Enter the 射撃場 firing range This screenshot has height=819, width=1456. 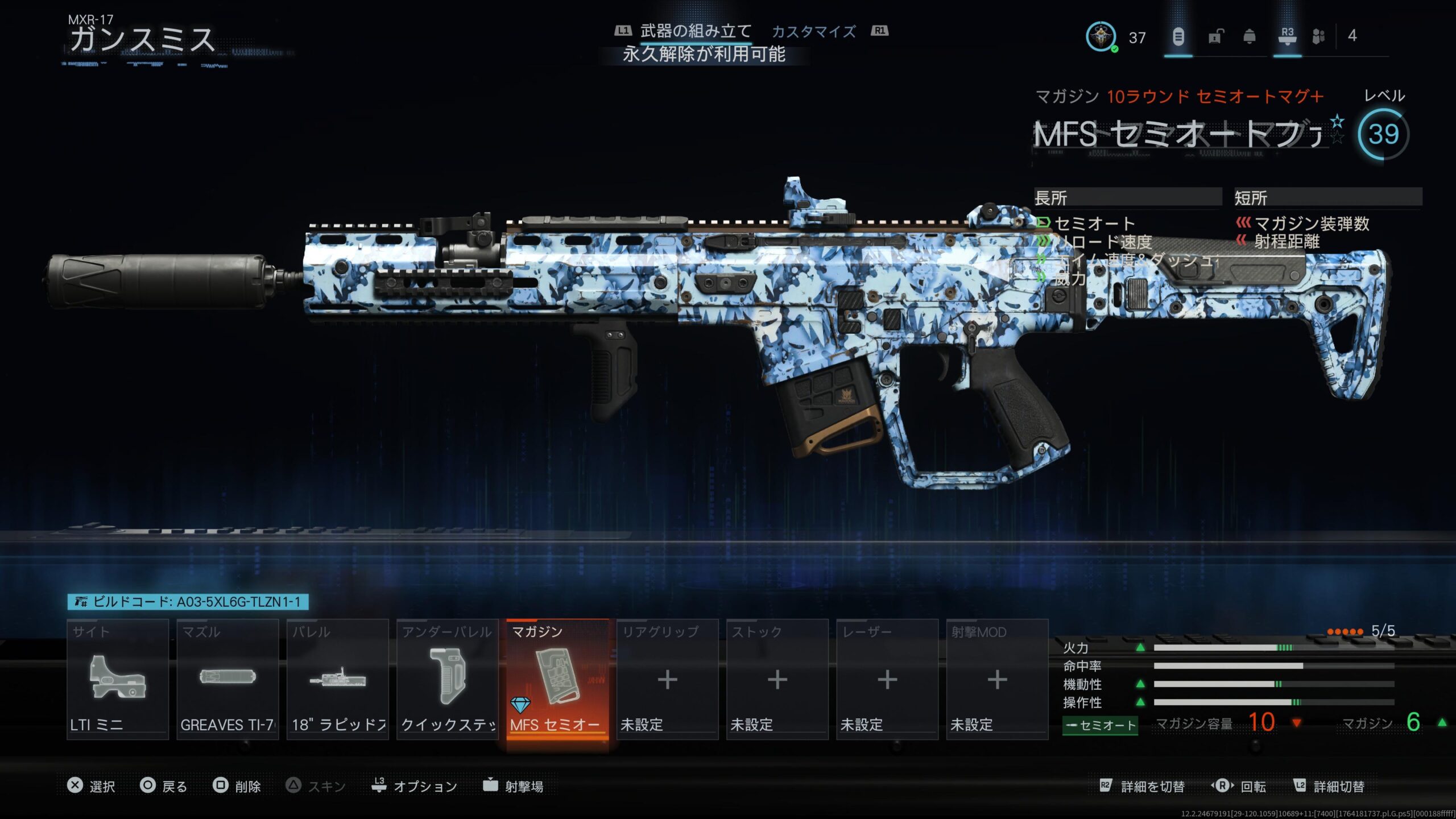(513, 786)
